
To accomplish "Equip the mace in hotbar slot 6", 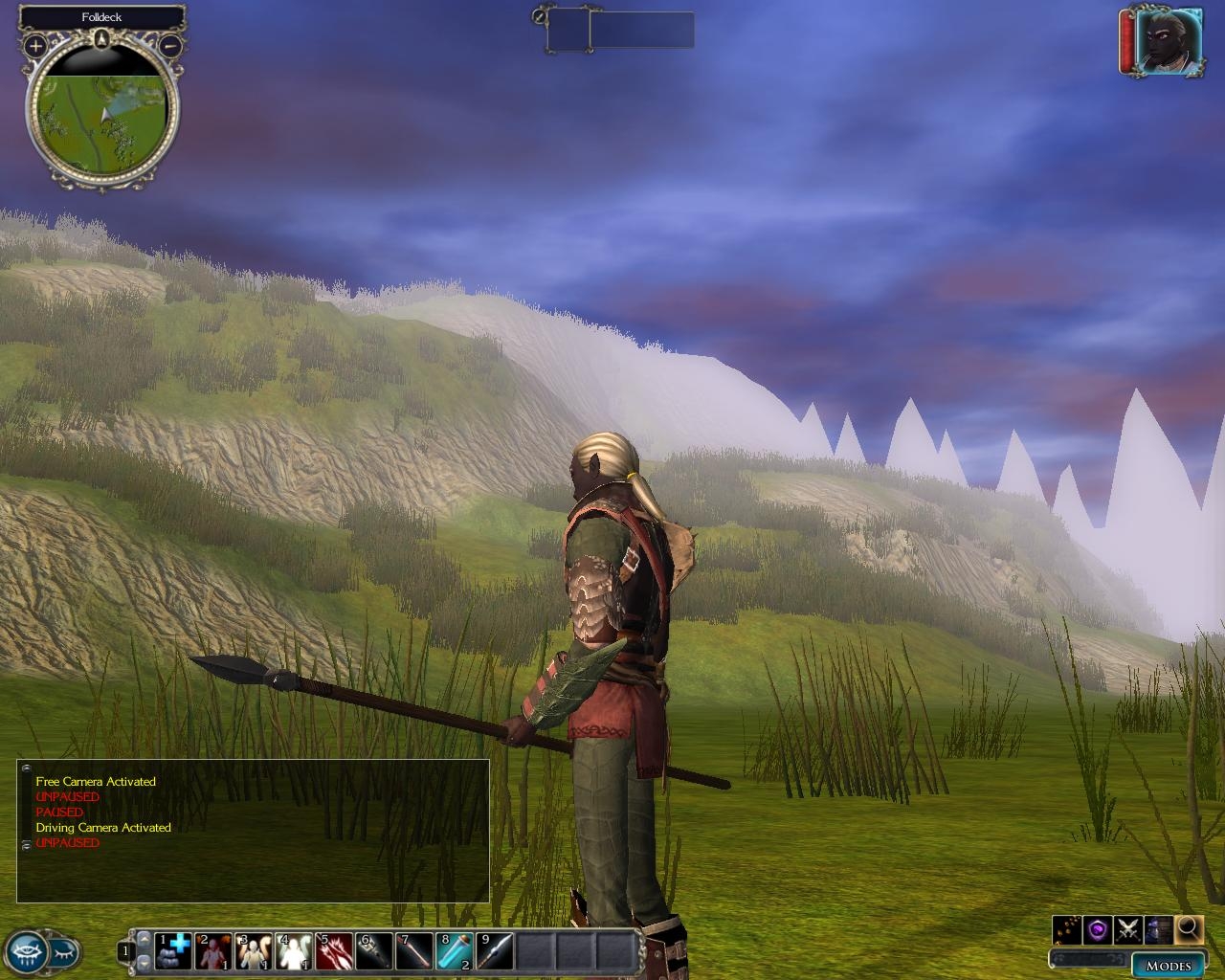I will (x=375, y=951).
